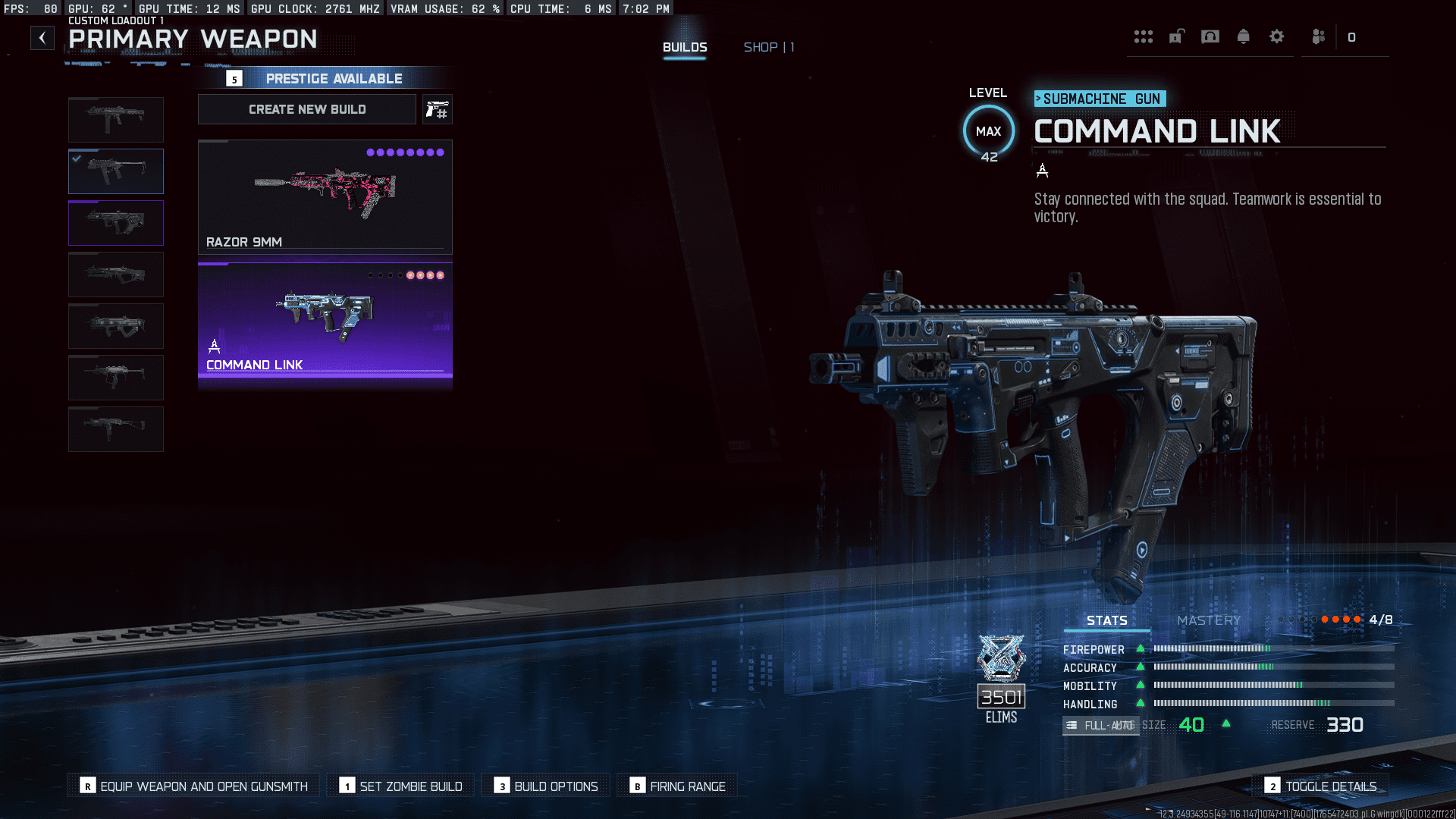The height and width of the screenshot is (819, 1456).
Task: Open the Shop tab
Action: (x=768, y=47)
